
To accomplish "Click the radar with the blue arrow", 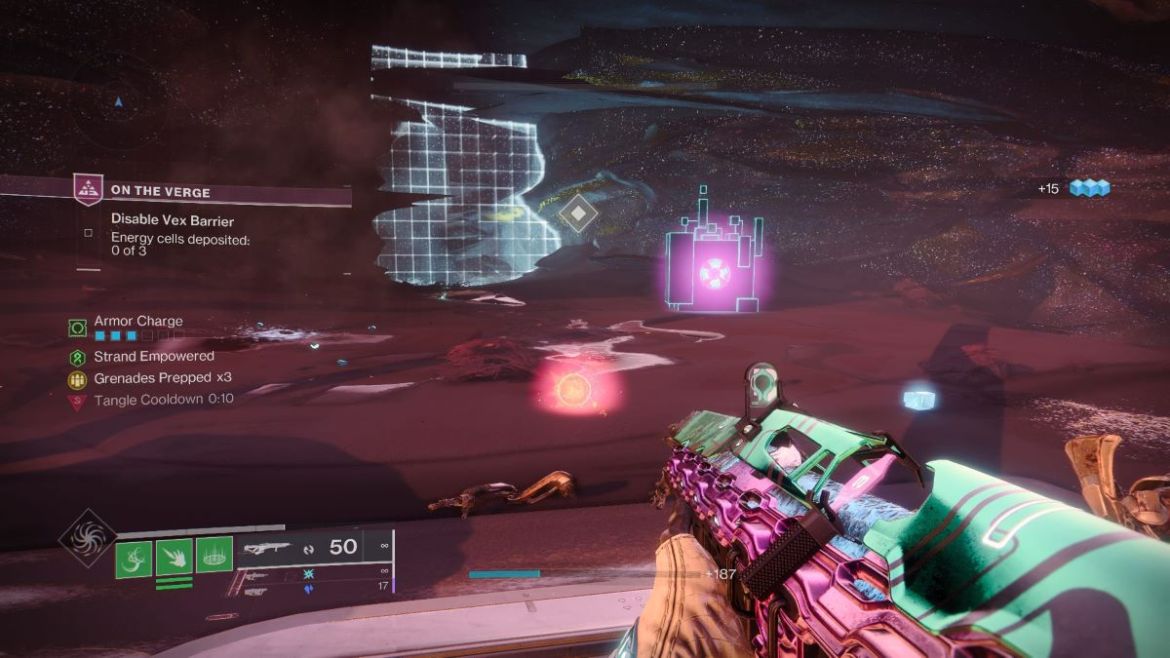I will [x=119, y=101].
